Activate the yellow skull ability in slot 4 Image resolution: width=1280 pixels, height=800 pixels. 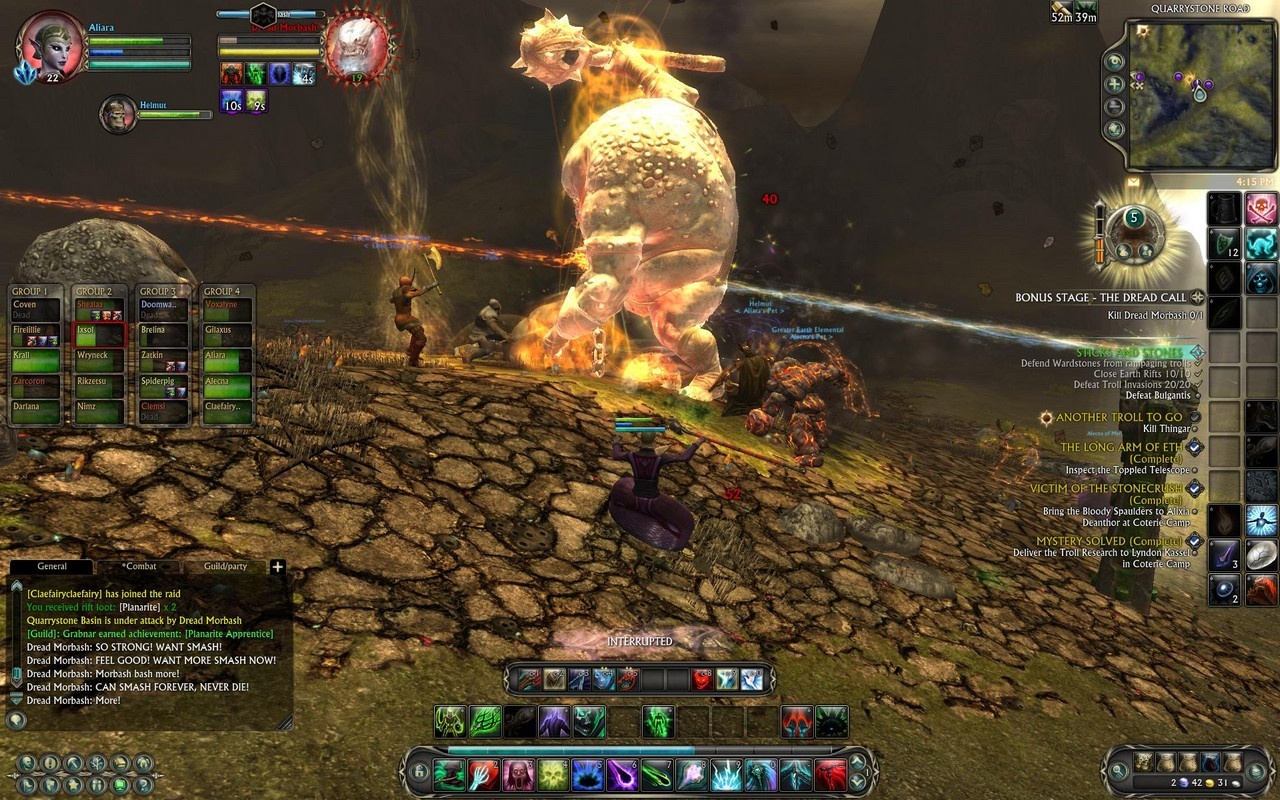click(x=553, y=774)
